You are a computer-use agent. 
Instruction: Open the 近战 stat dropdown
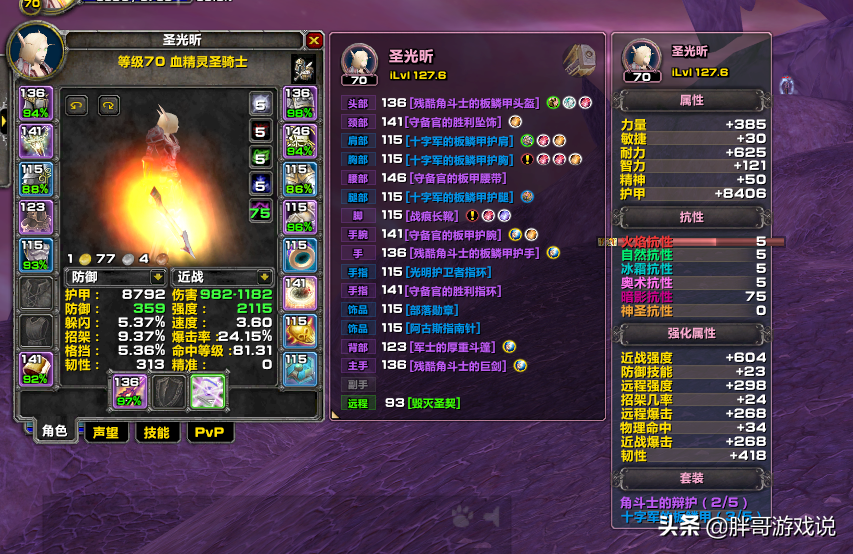(264, 276)
